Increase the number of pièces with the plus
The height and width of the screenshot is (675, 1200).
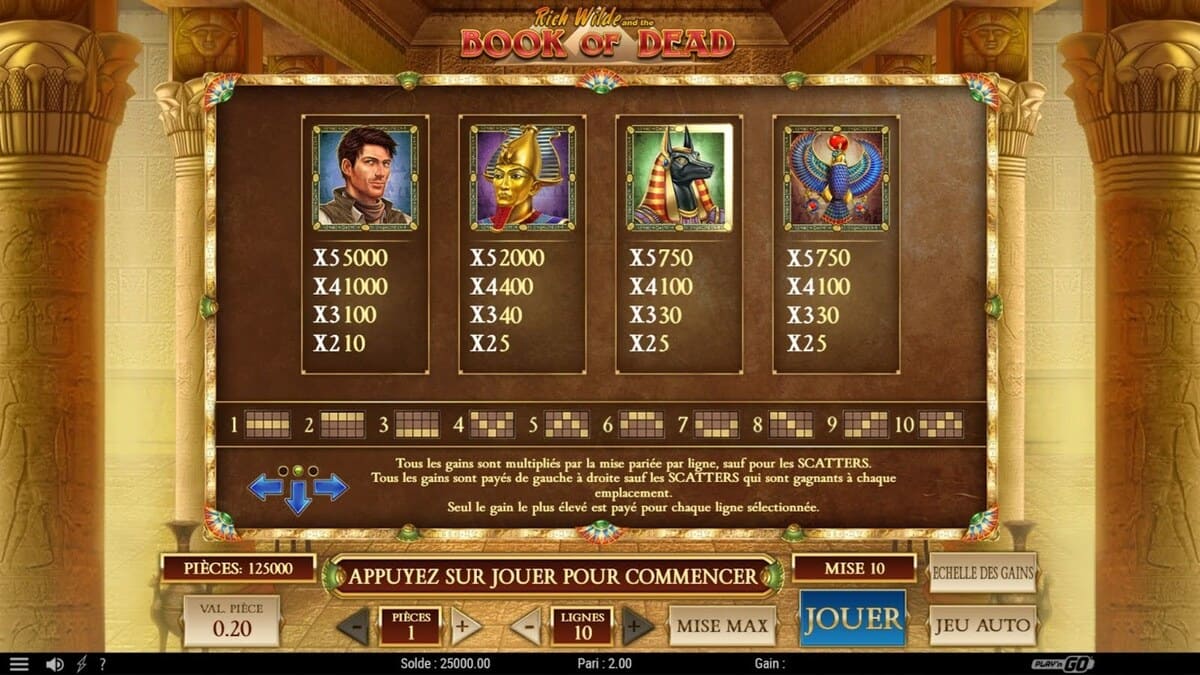pyautogui.click(x=462, y=626)
